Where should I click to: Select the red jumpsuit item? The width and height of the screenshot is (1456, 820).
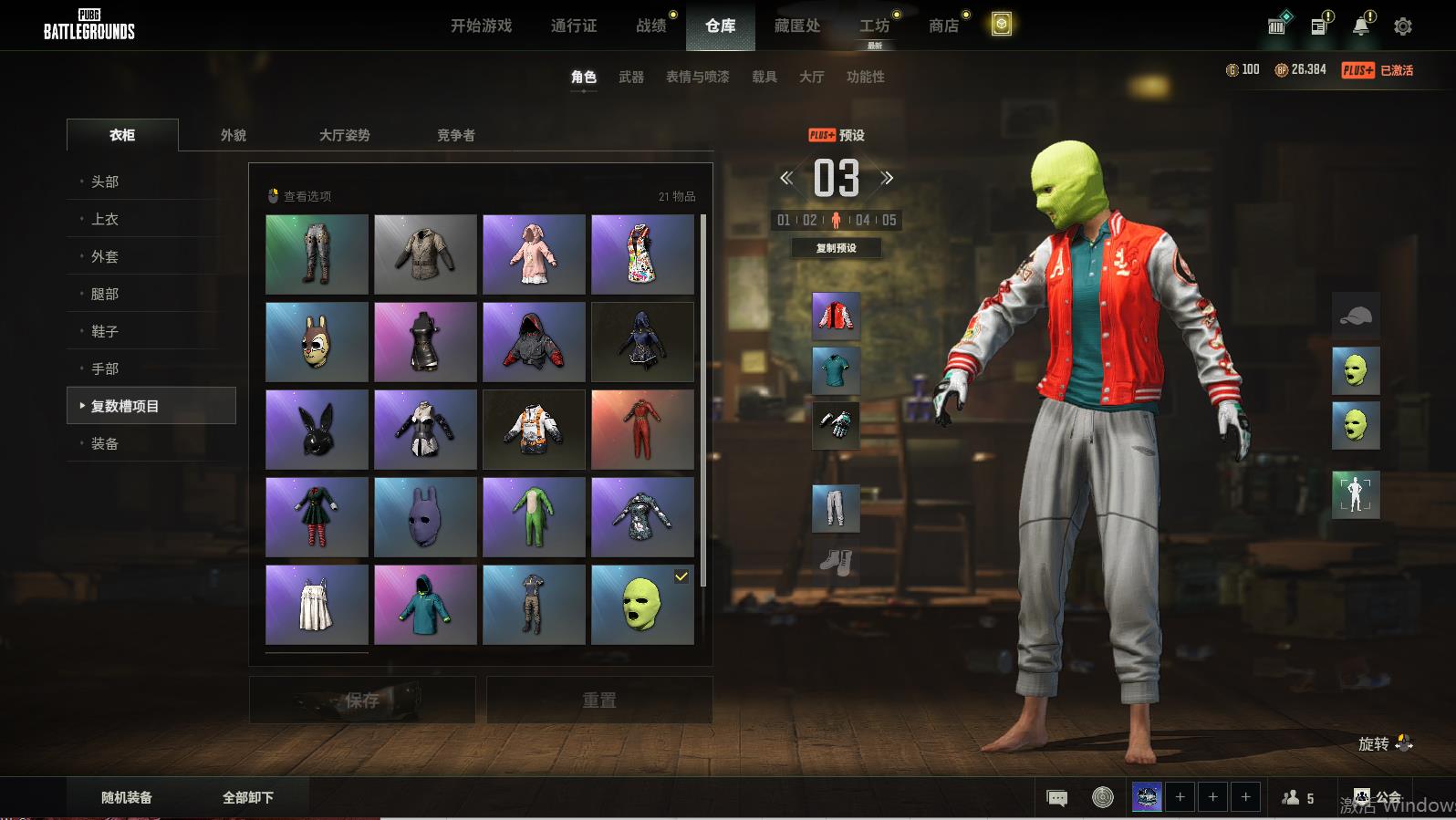(642, 430)
